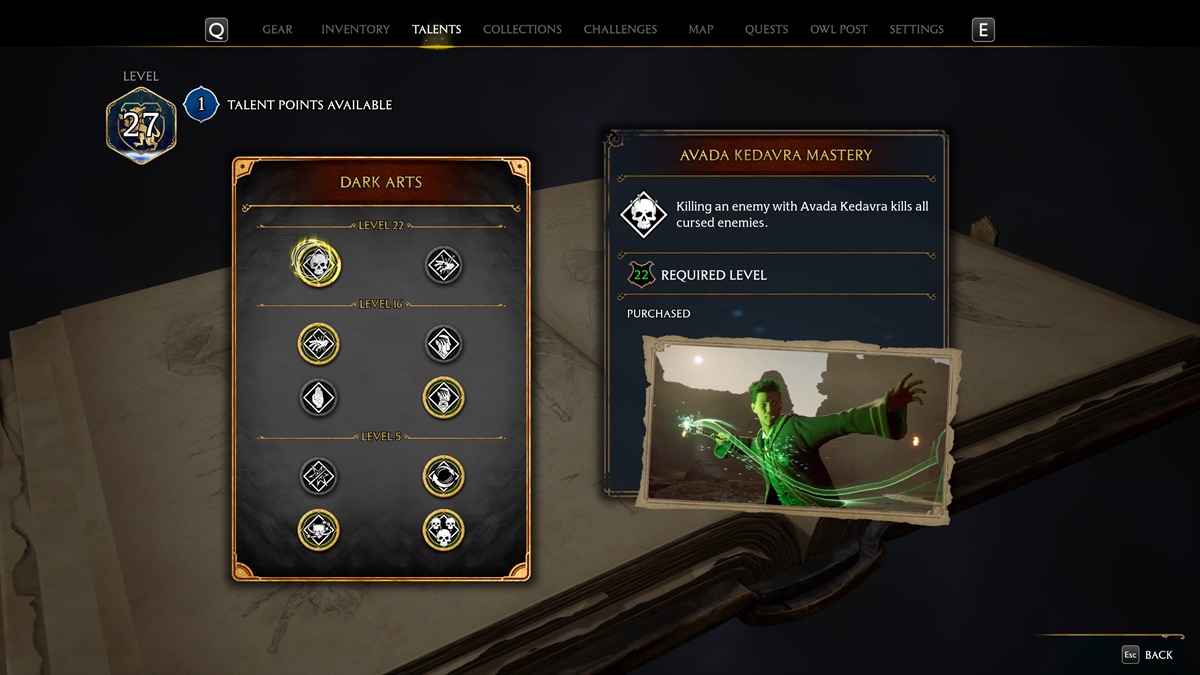
Task: Choose the three skulls talent
Action: (x=443, y=530)
